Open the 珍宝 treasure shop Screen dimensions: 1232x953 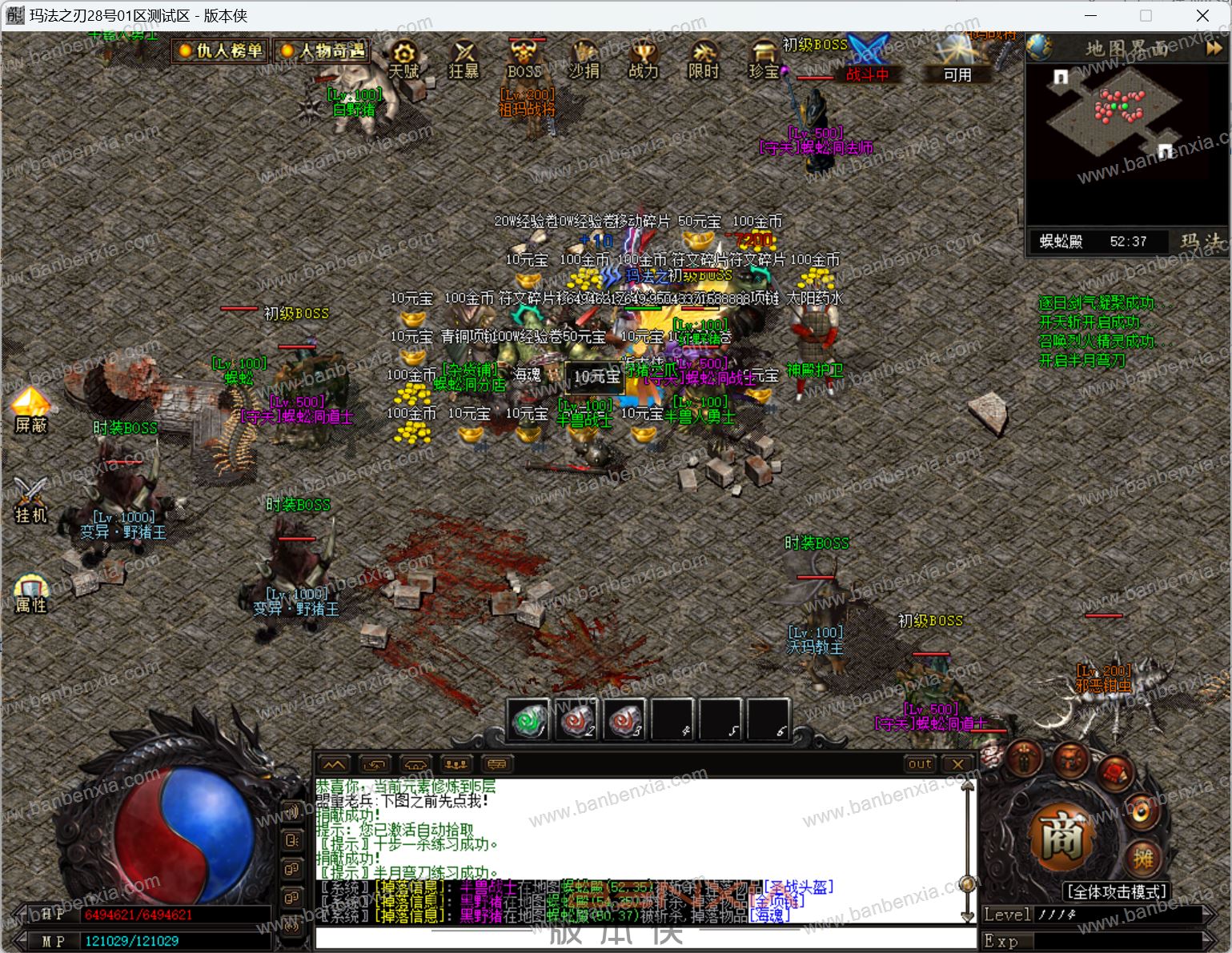coord(764,59)
